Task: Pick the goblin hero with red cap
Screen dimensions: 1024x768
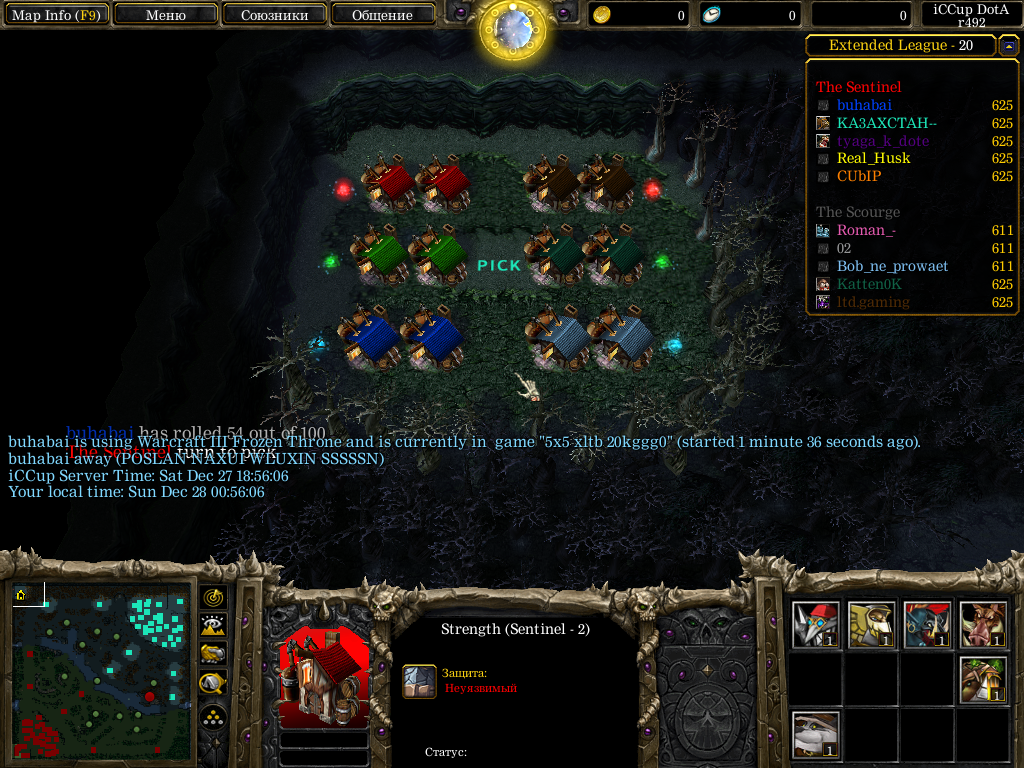Action: pos(816,625)
